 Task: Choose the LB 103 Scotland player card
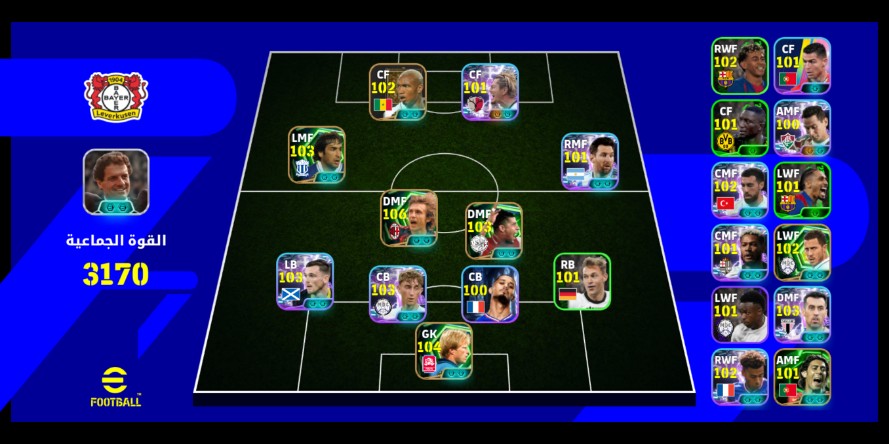[x=305, y=282]
